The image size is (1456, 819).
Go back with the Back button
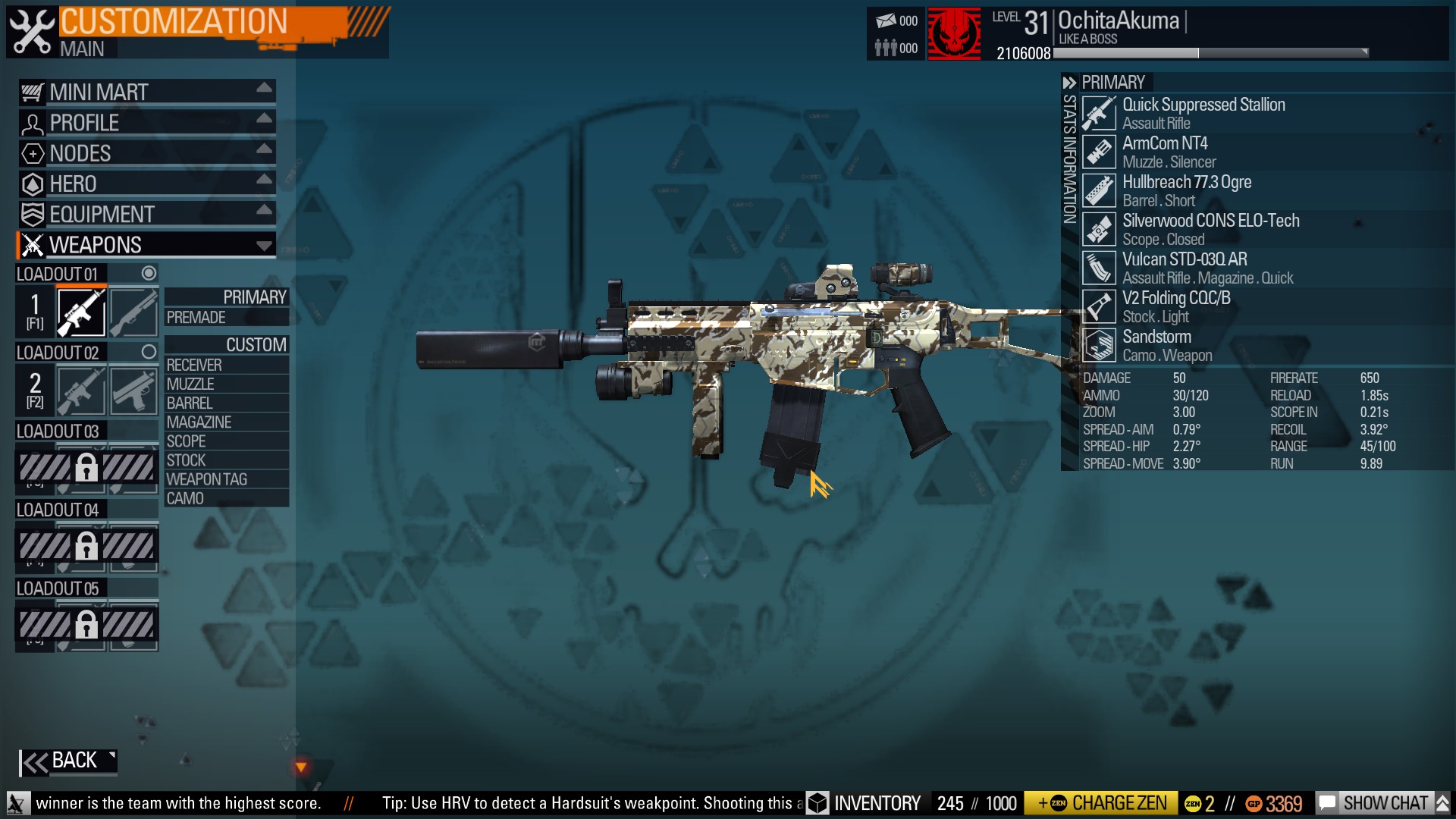pos(68,761)
